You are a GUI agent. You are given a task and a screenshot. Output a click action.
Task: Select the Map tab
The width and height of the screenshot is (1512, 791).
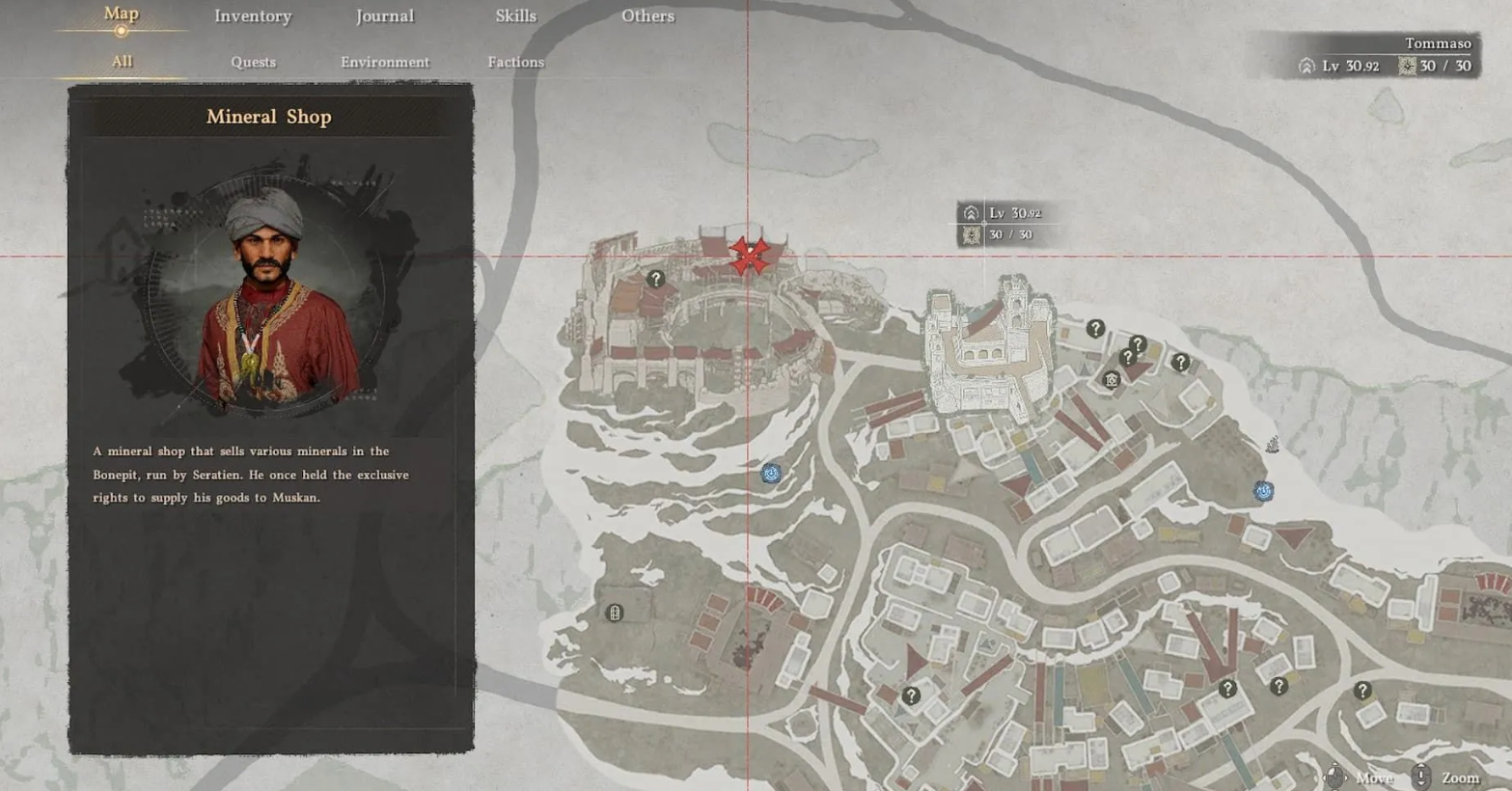121,14
